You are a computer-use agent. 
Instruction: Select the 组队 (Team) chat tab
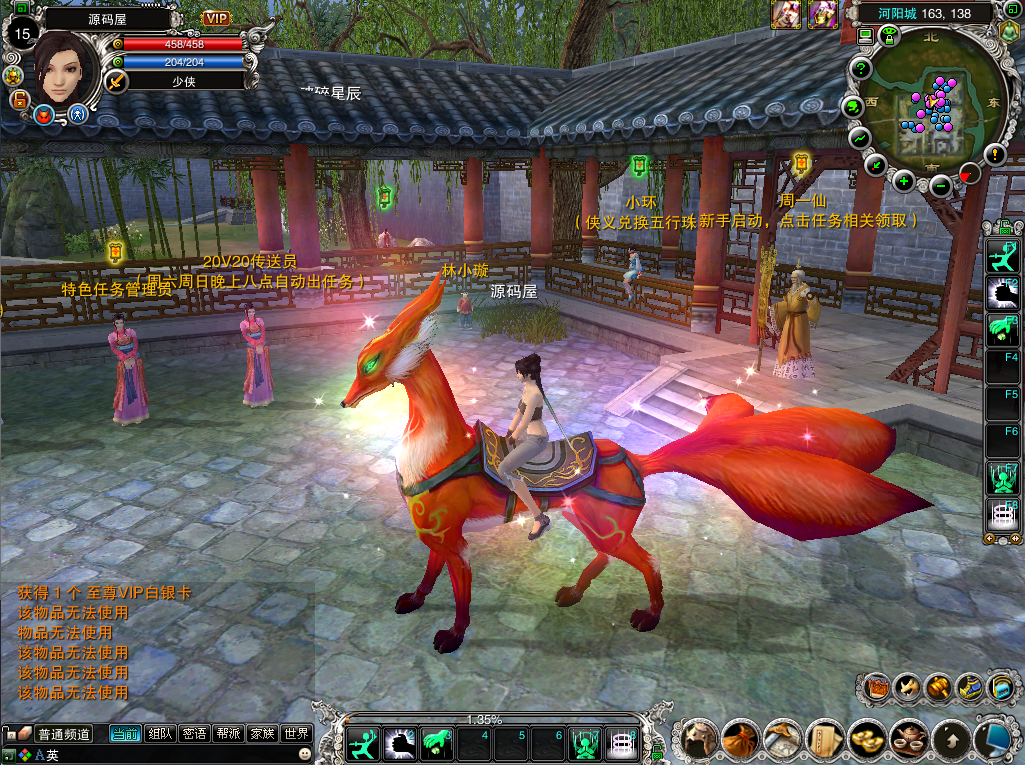(x=160, y=734)
